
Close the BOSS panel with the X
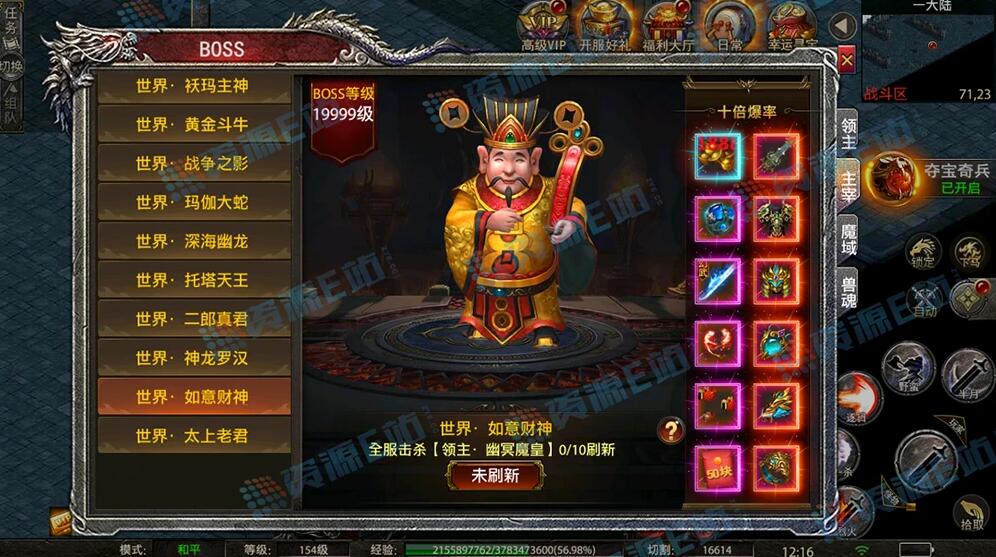847,61
